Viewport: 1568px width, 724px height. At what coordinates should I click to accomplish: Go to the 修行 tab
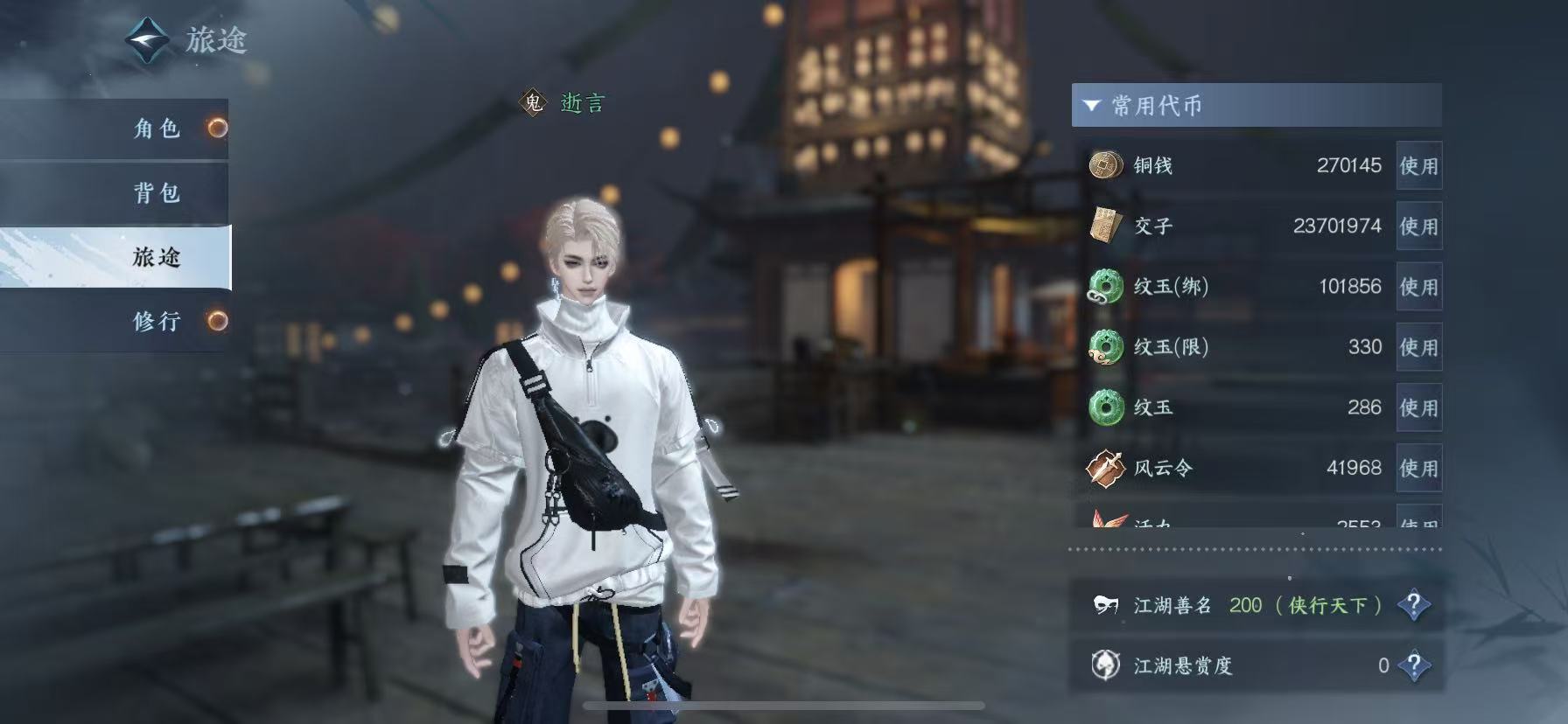point(157,321)
